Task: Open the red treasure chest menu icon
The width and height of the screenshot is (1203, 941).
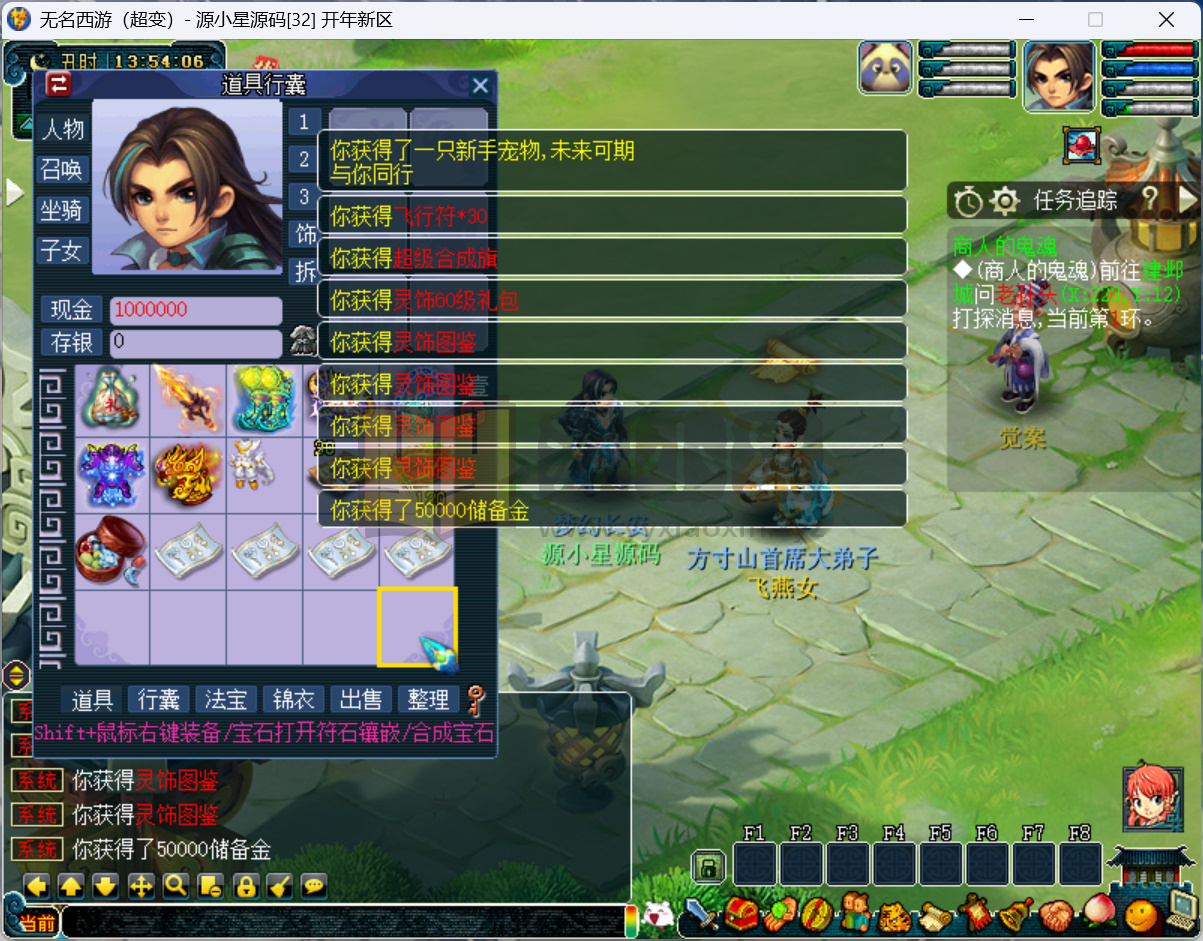Action: click(741, 914)
